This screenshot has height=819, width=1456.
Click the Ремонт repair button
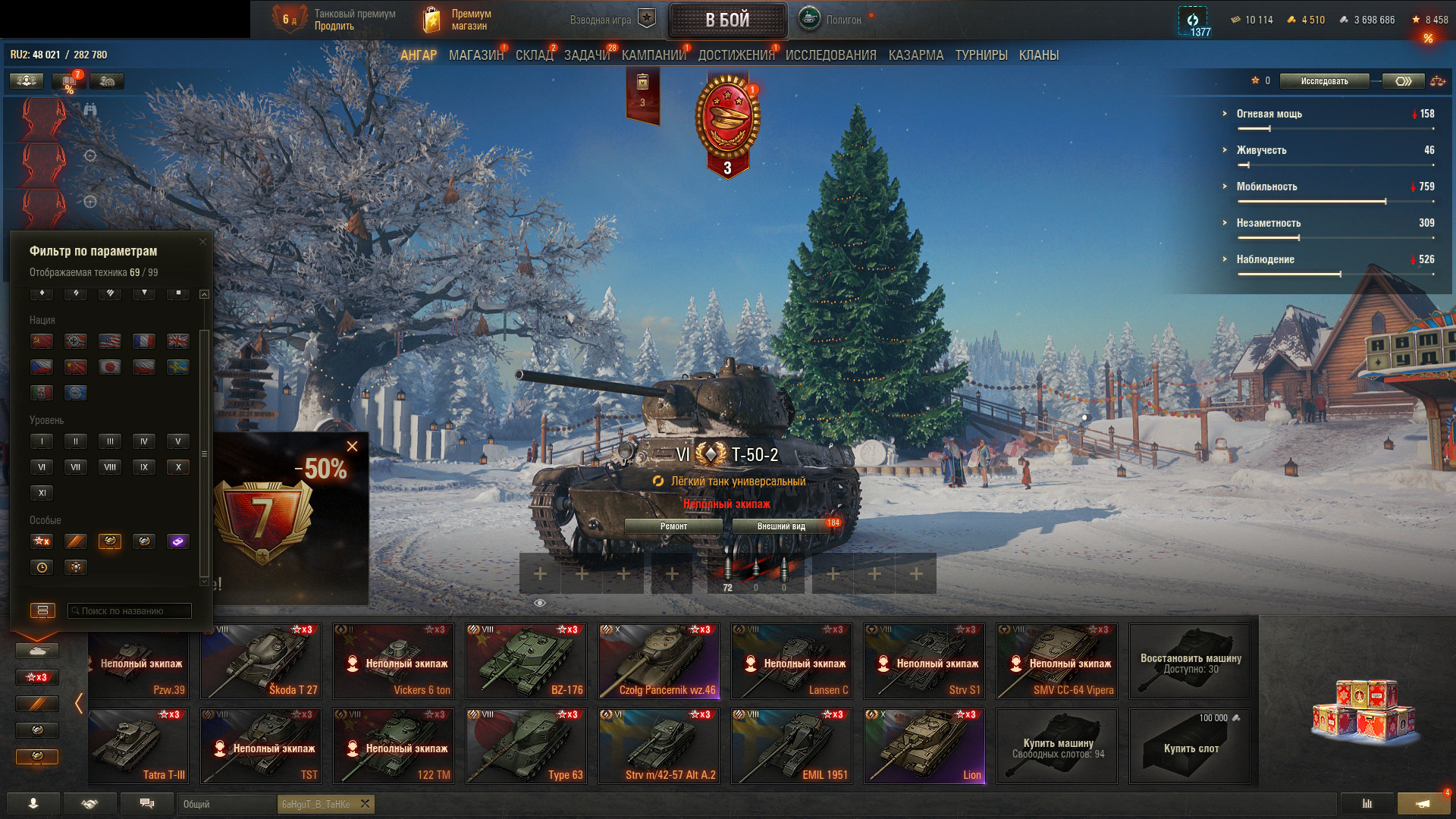pos(673,526)
